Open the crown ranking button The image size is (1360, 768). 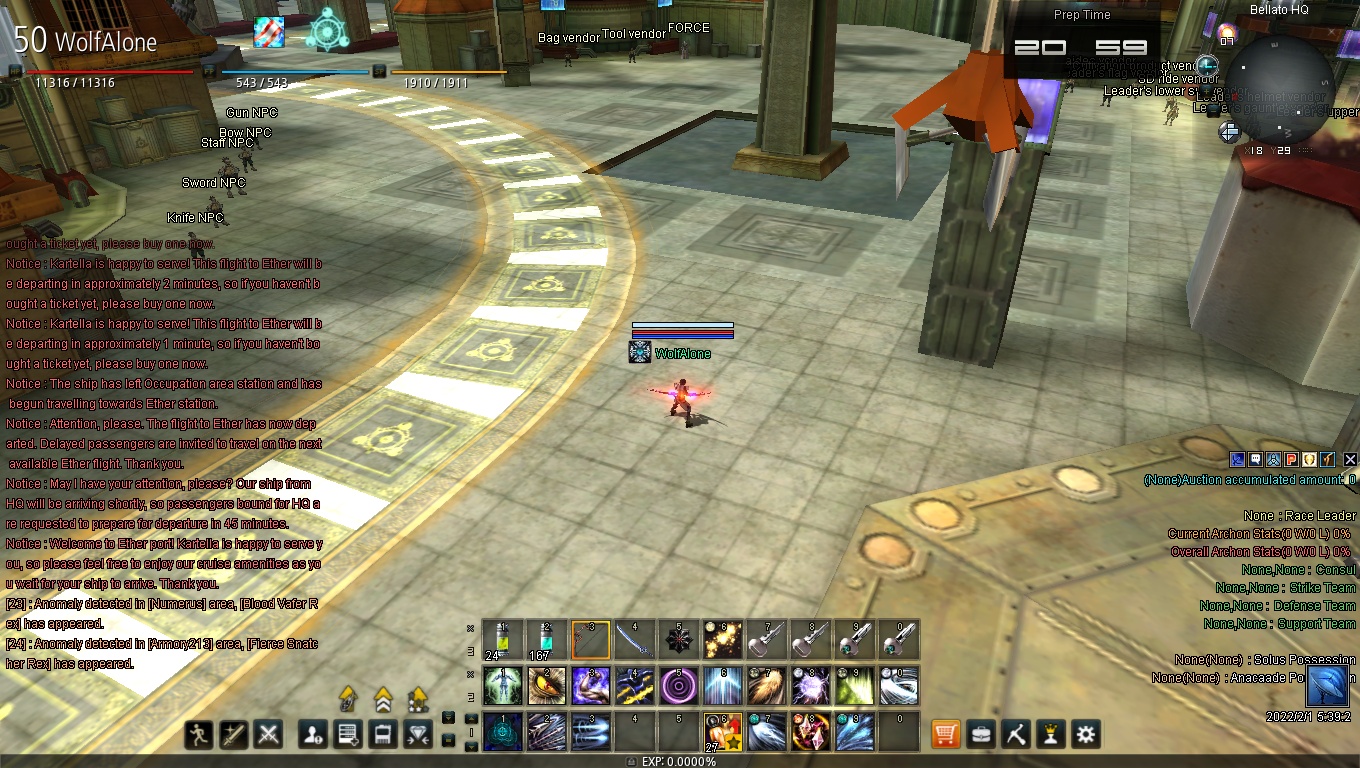1051,734
